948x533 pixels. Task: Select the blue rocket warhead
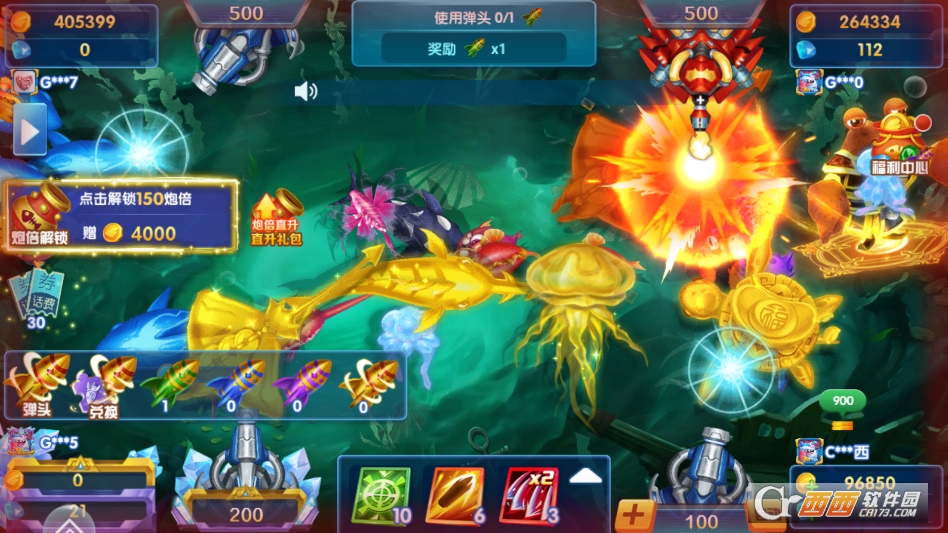[235, 383]
